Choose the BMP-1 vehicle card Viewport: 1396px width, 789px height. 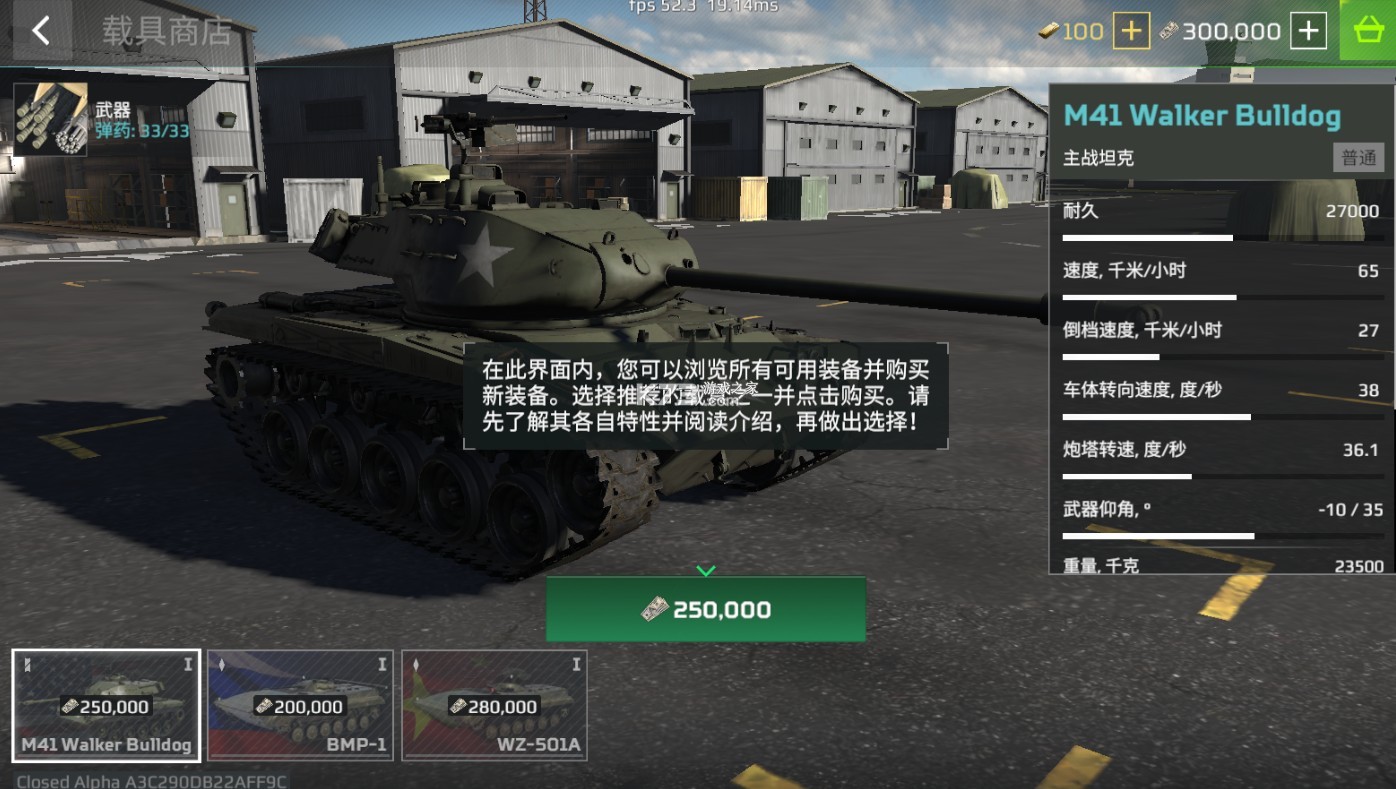click(300, 706)
